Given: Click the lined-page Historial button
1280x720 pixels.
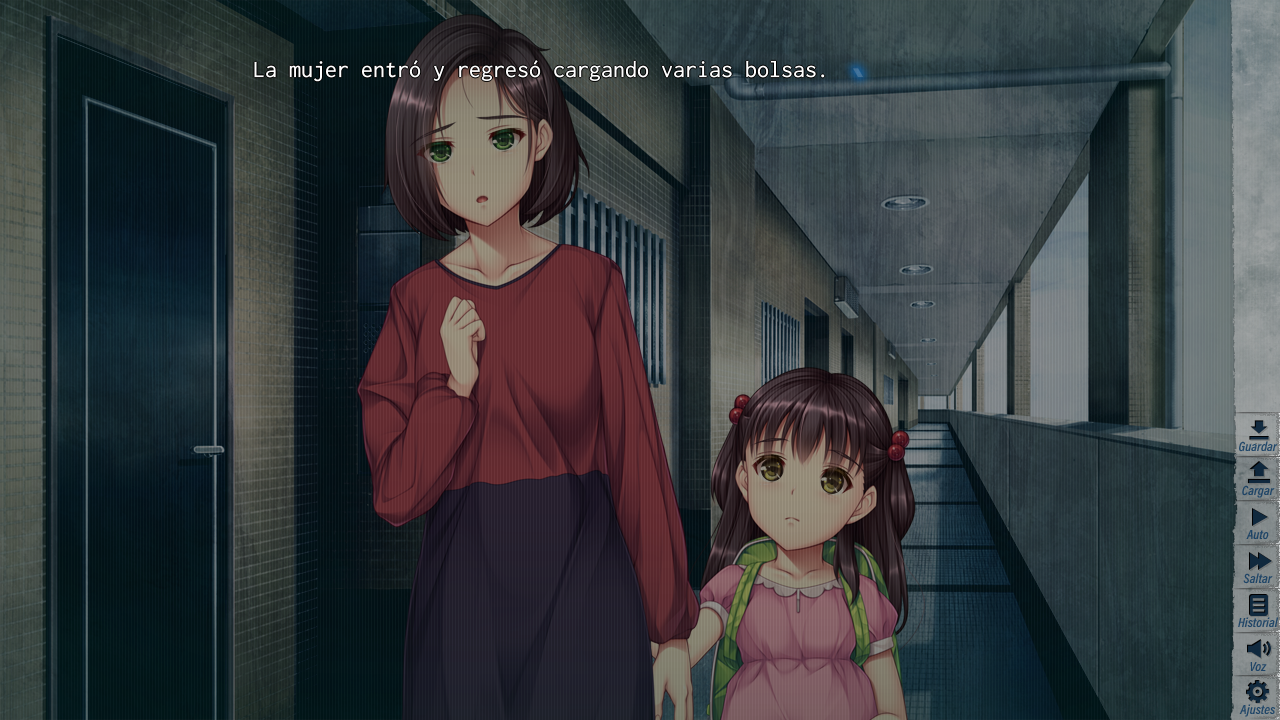Looking at the screenshot, I should pyautogui.click(x=1257, y=606).
